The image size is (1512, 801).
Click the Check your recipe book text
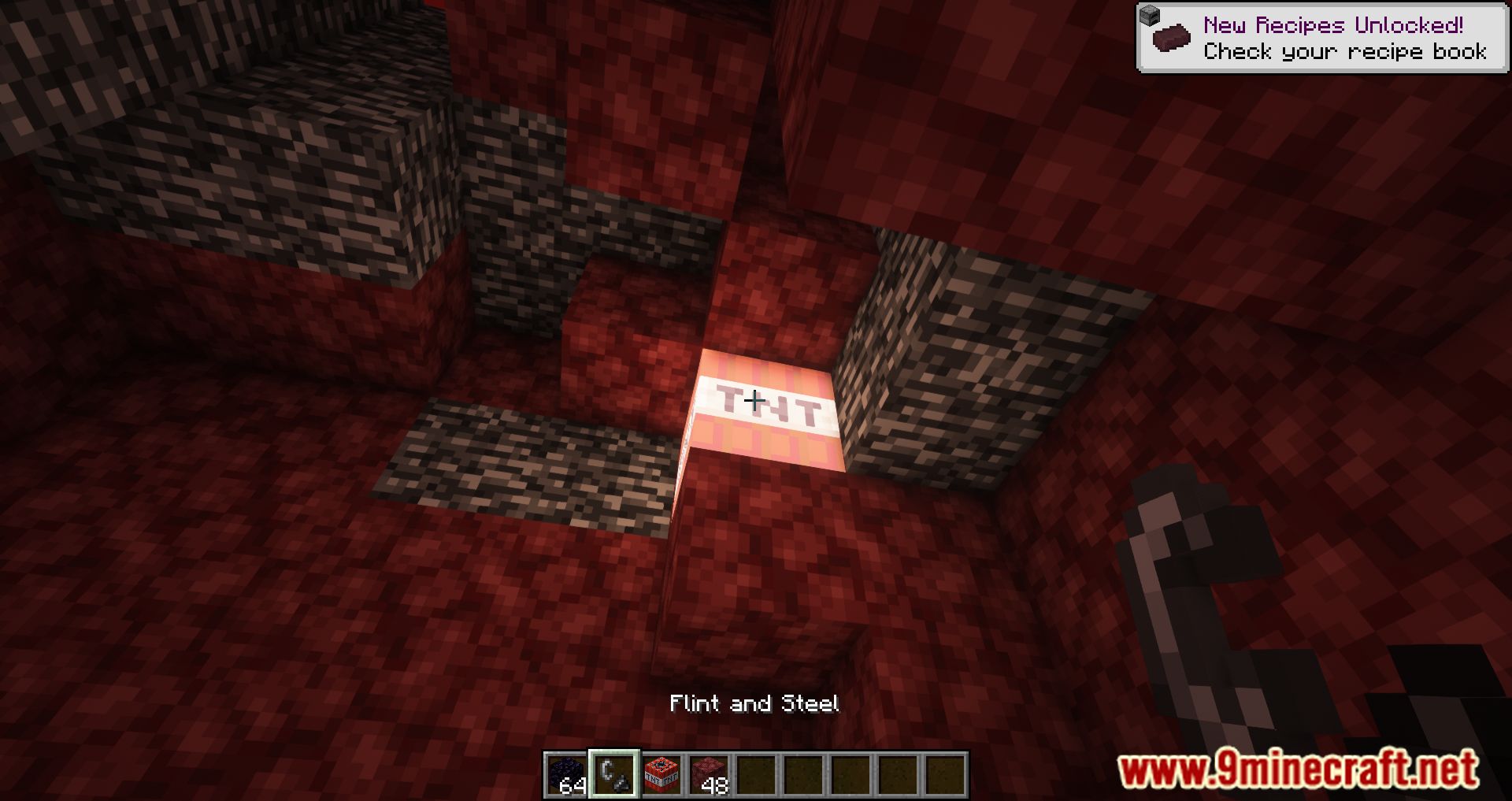(x=1345, y=52)
